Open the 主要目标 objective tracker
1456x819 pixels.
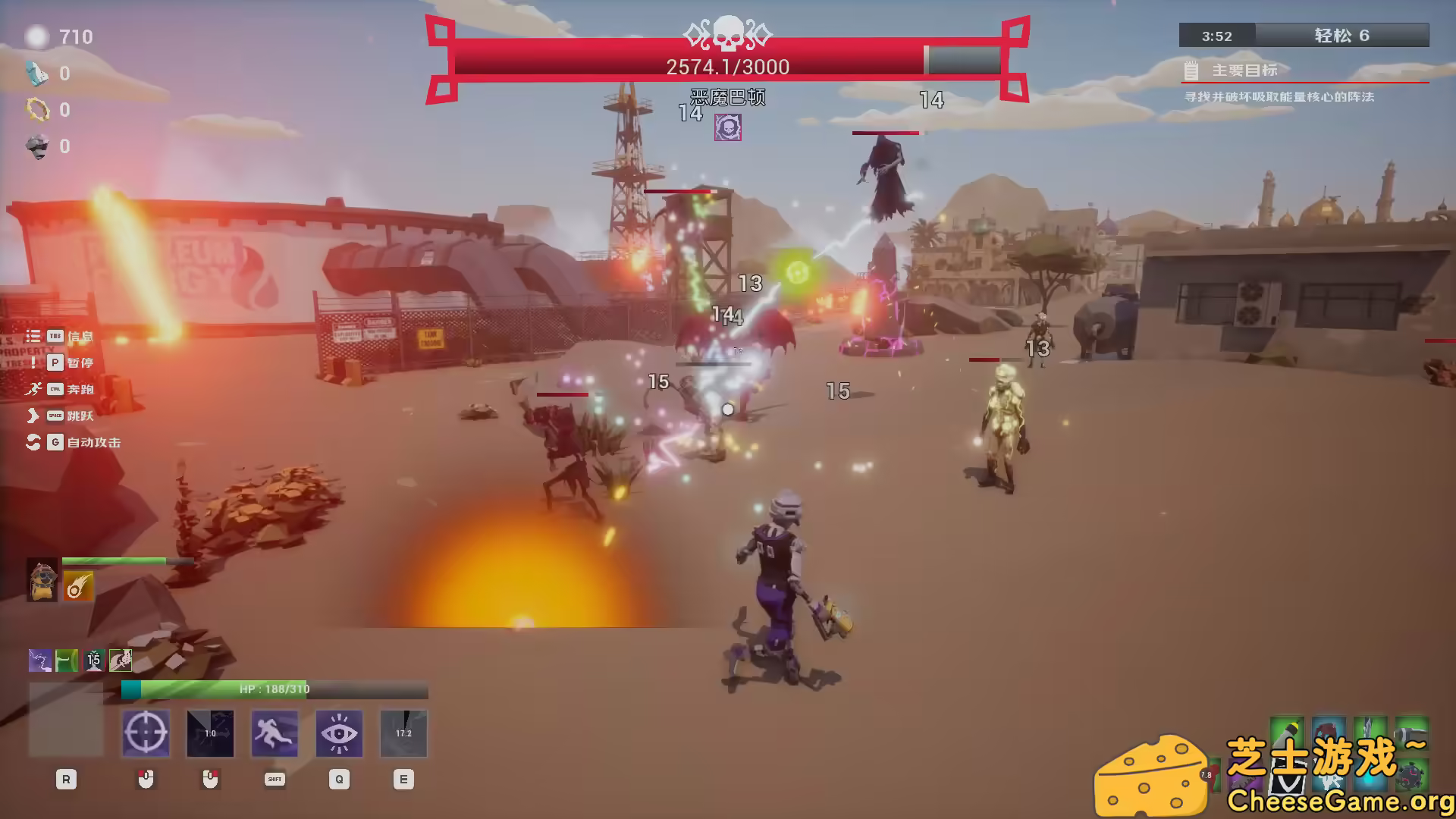click(1244, 71)
